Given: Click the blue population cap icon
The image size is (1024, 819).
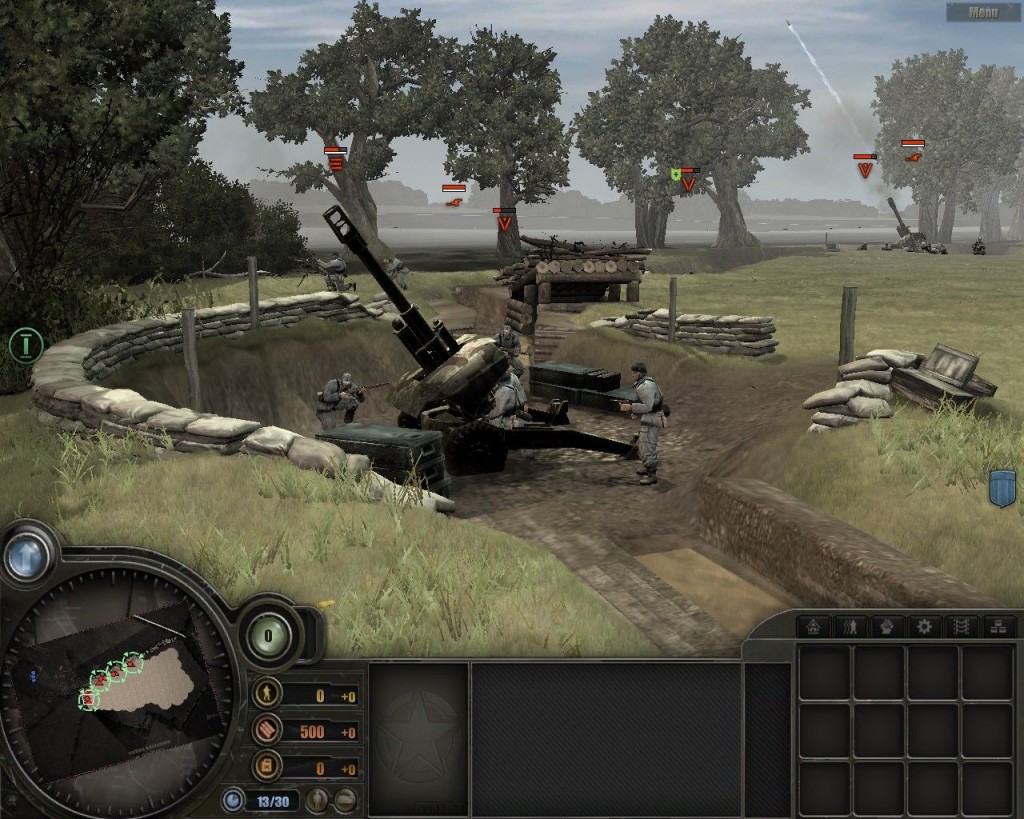Looking at the screenshot, I should (233, 800).
